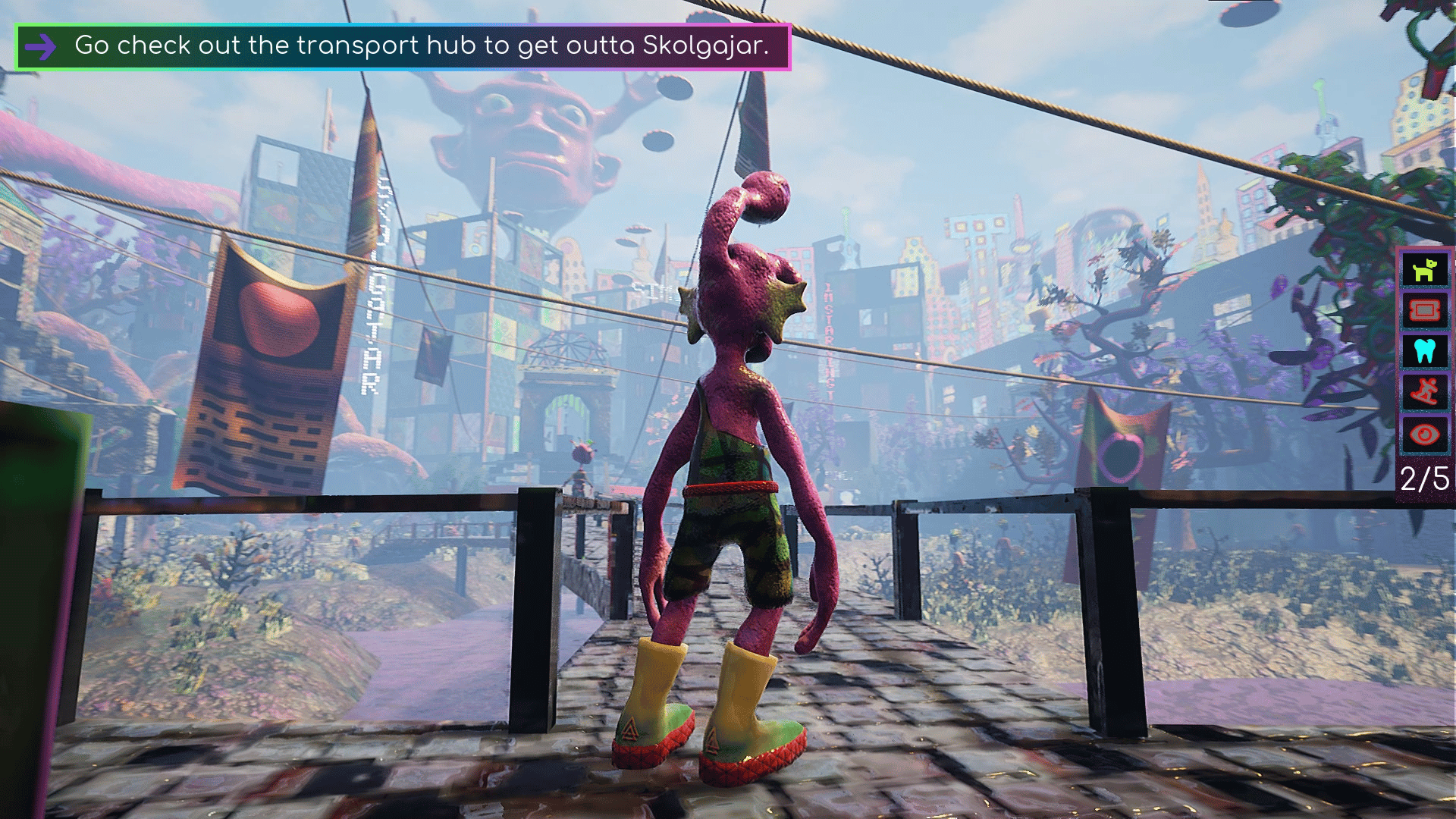Pick the red snowboarder icon
1456x819 pixels.
click(1424, 392)
